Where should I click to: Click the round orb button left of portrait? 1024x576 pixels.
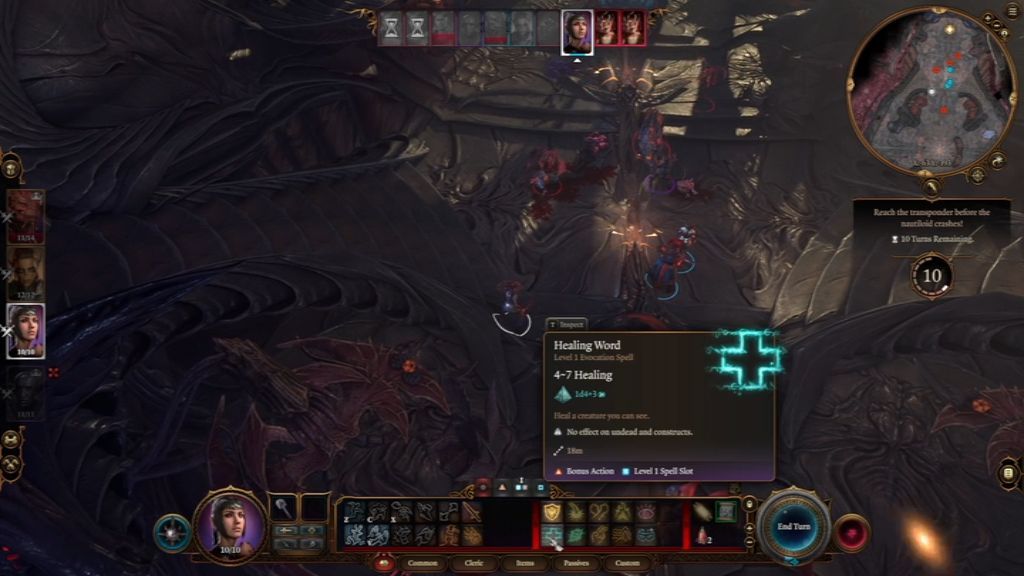[172, 533]
